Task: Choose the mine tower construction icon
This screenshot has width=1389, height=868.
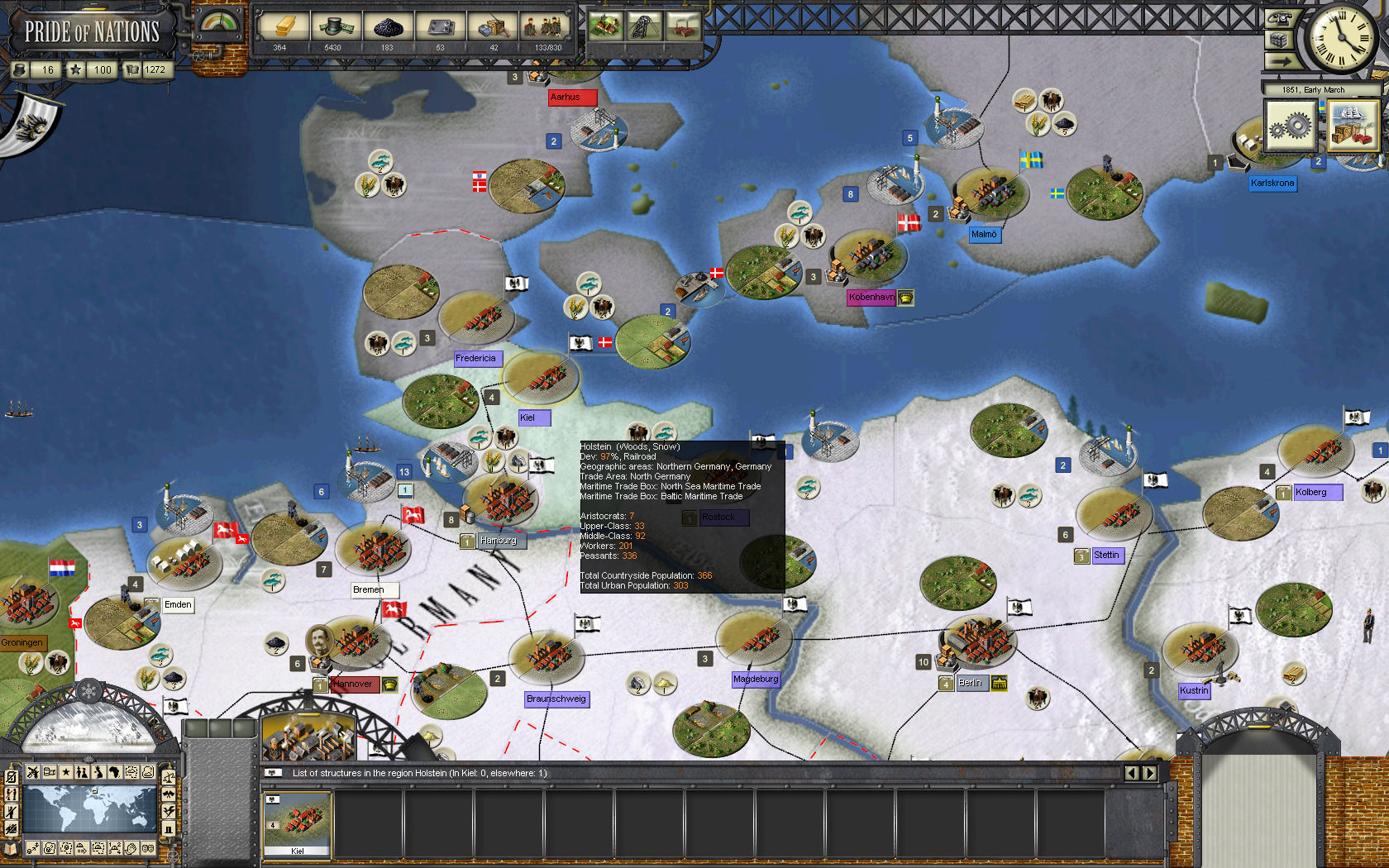Action: coord(644,26)
